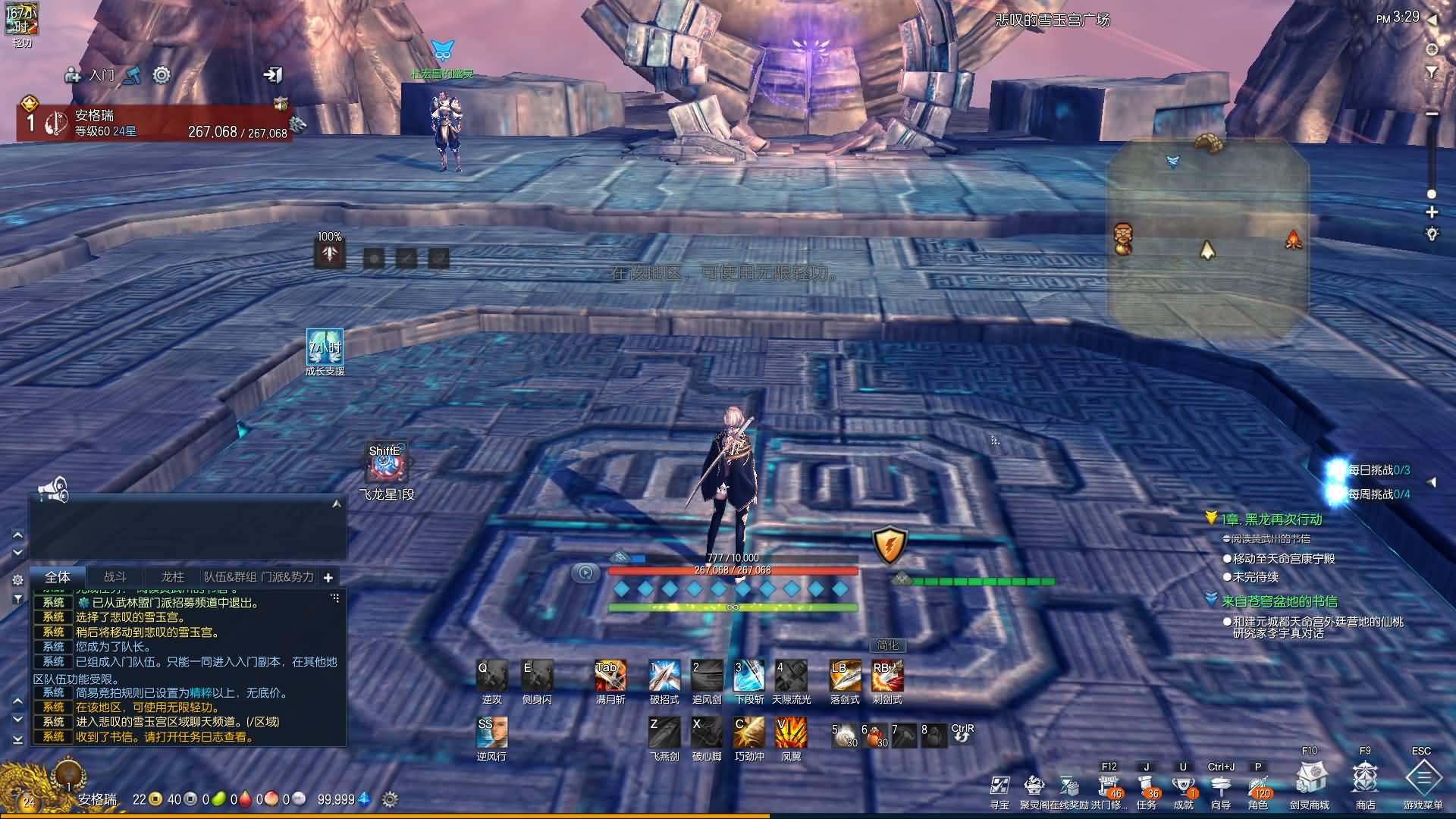Activate the 下段斩 skill

(x=748, y=676)
